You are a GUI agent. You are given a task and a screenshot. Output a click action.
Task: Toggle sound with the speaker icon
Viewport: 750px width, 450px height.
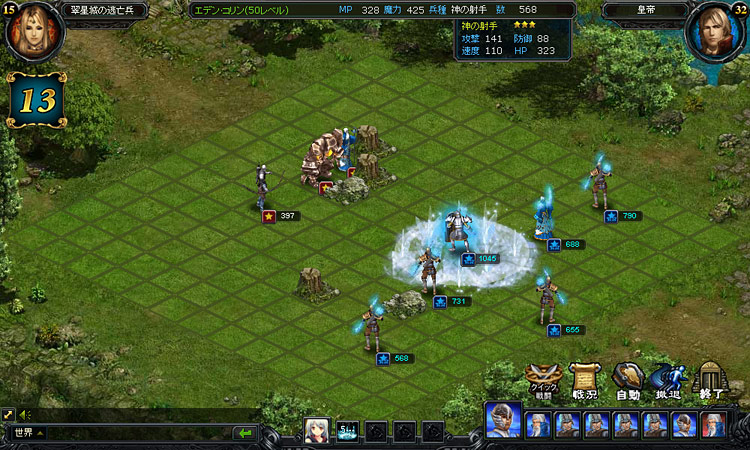tap(24, 414)
